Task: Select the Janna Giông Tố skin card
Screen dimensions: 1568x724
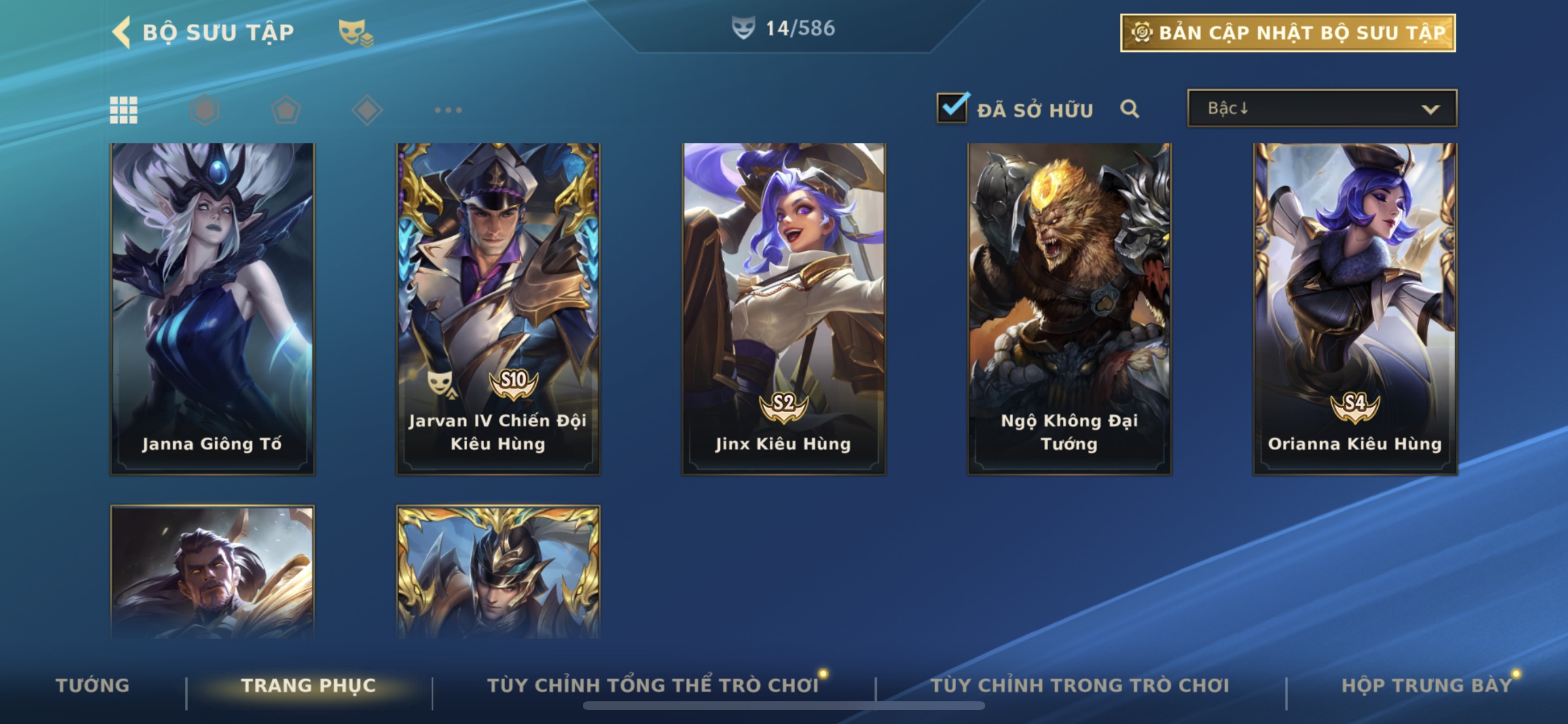Action: [212, 308]
